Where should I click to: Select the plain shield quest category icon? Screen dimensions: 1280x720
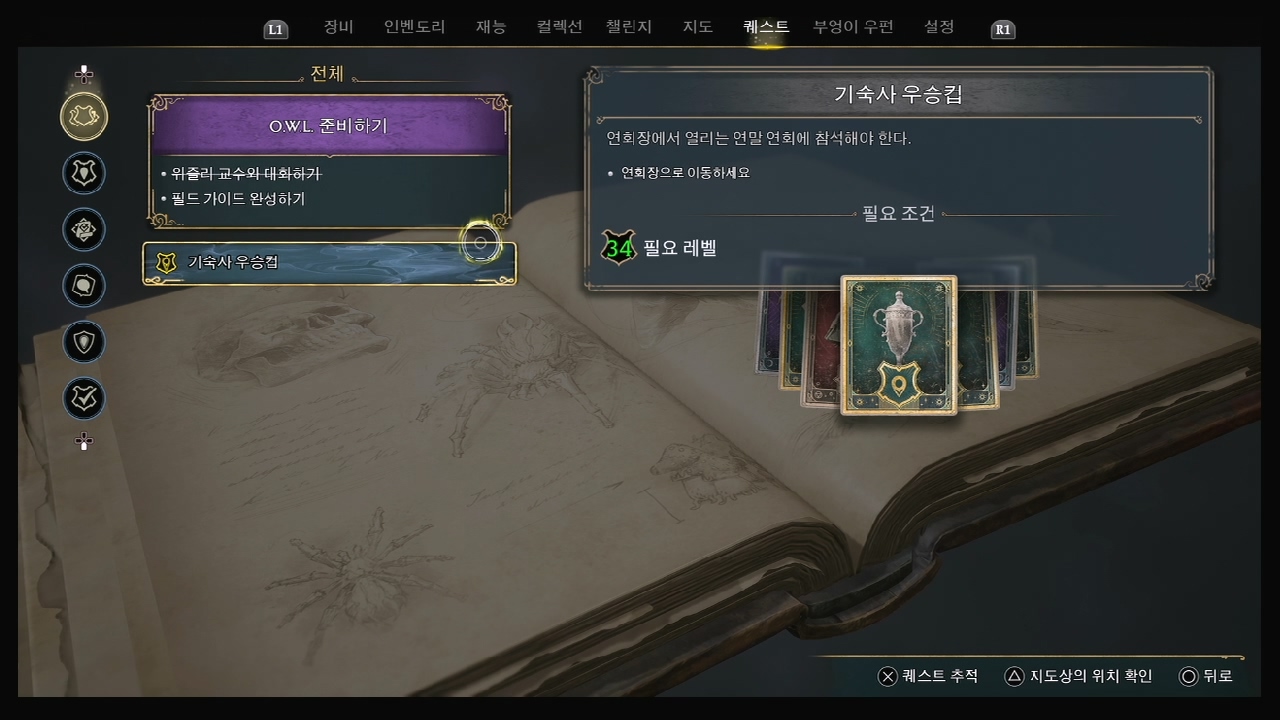click(x=84, y=342)
